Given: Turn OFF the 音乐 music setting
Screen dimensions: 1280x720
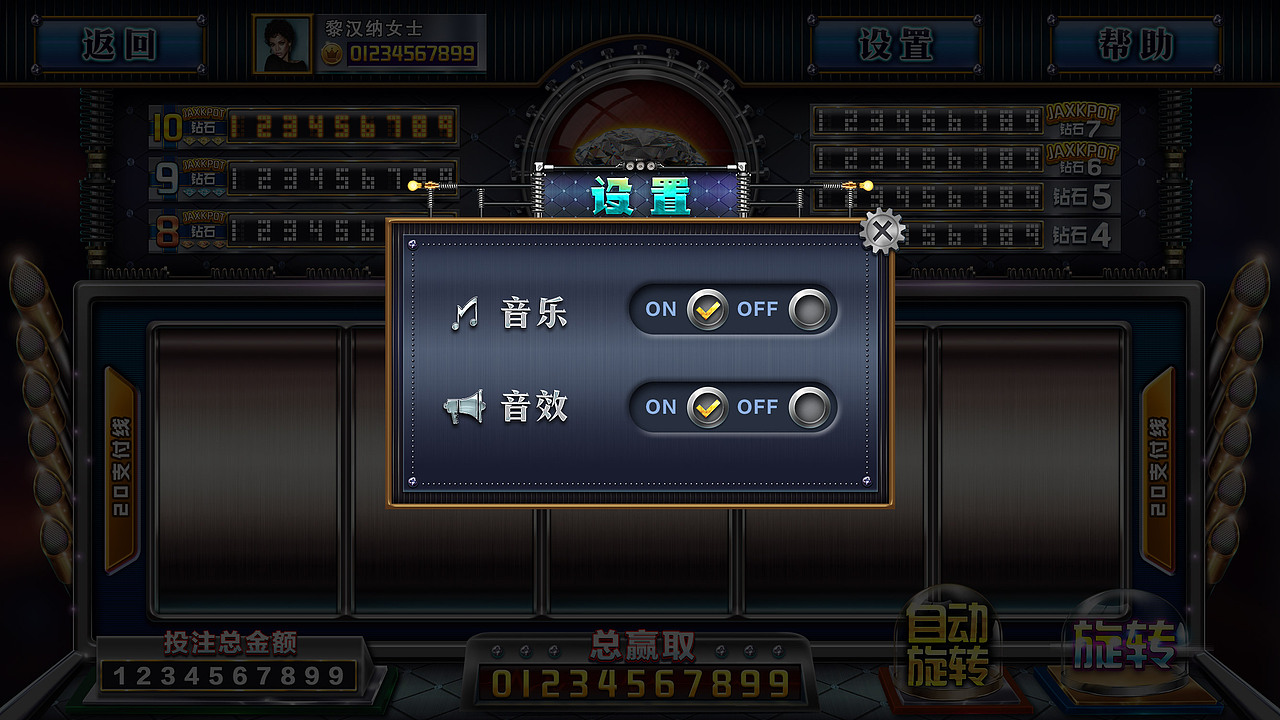Looking at the screenshot, I should (x=810, y=310).
